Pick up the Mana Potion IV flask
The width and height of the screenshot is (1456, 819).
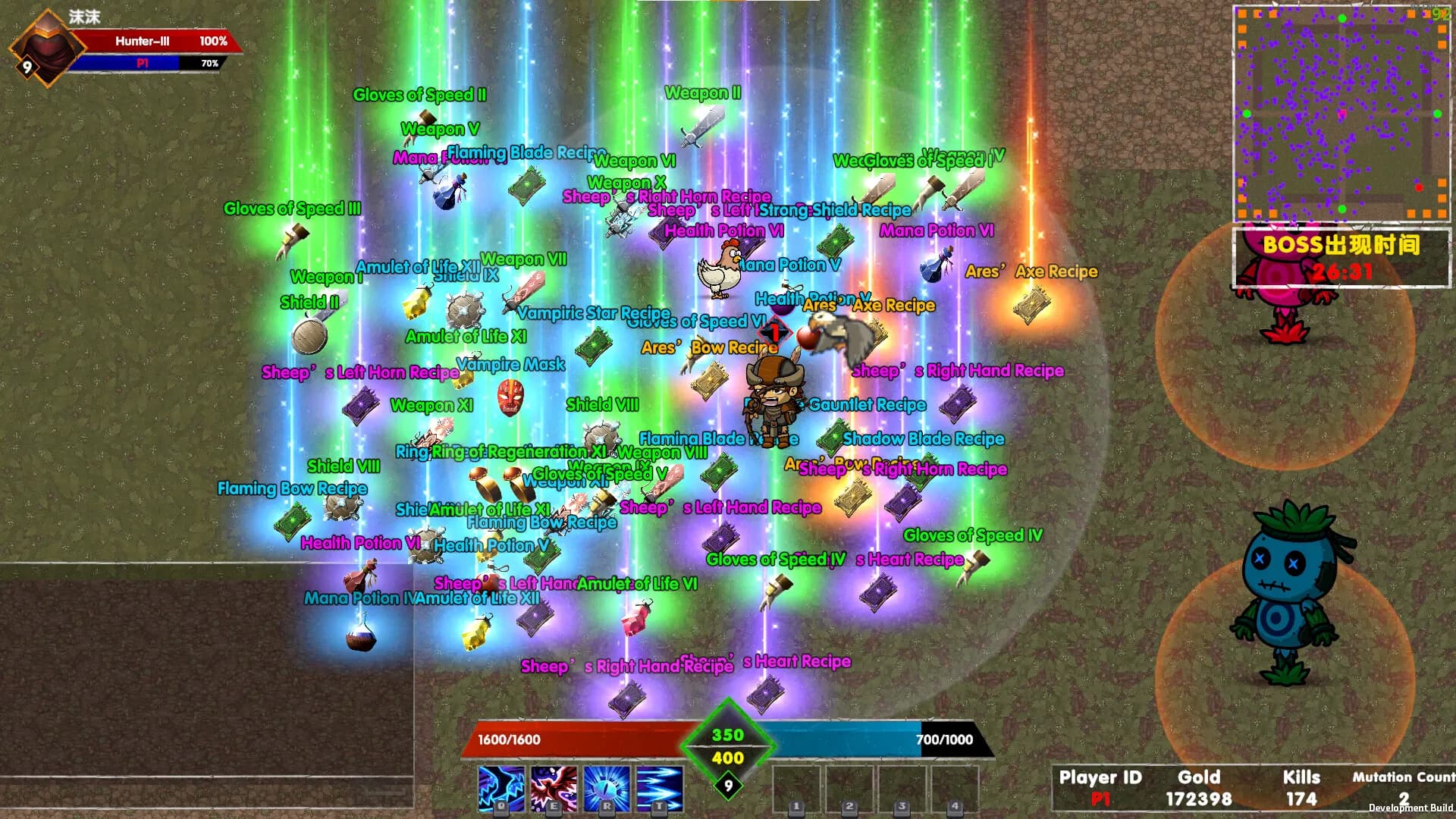pos(360,641)
